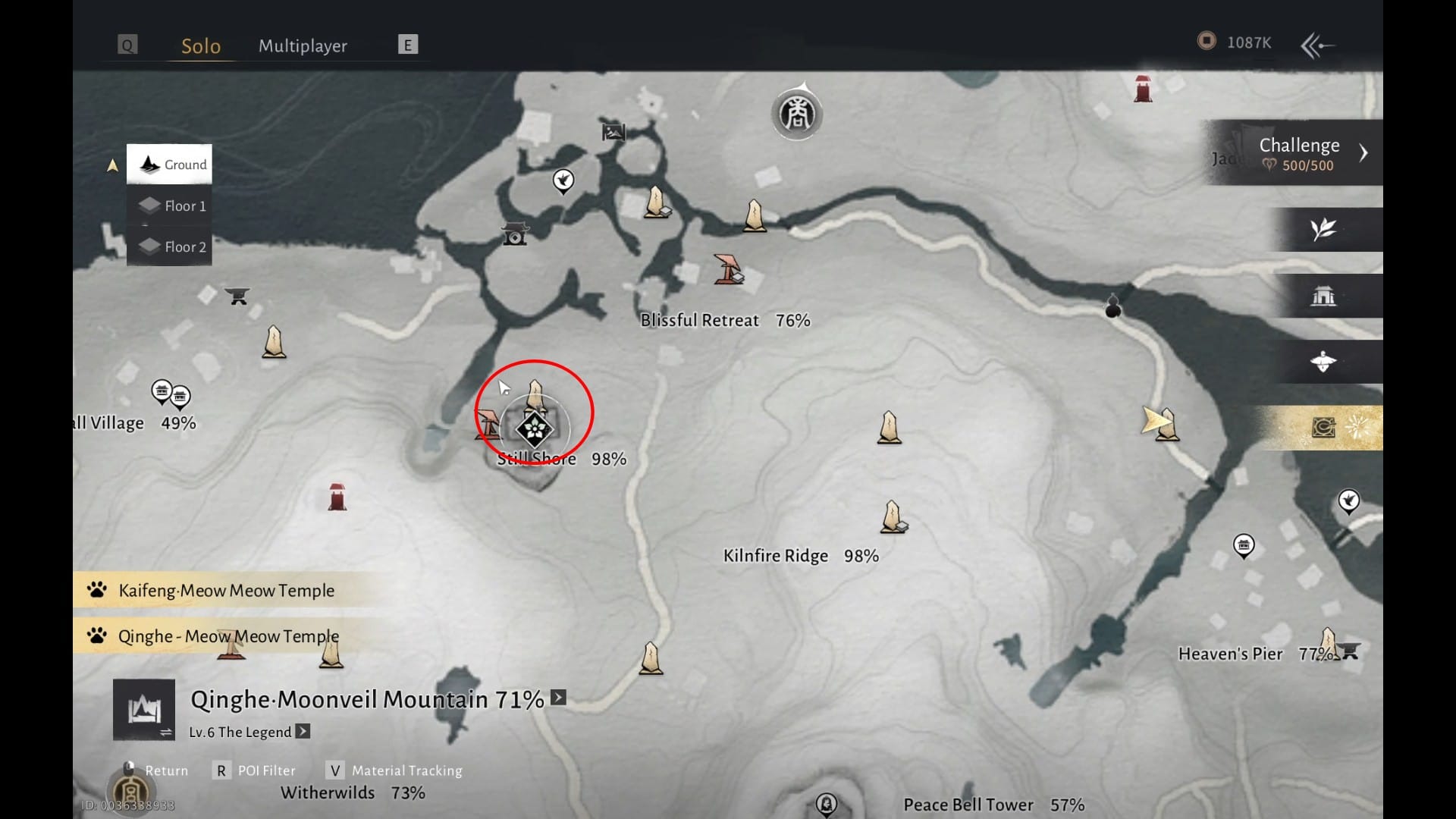The image size is (1456, 819).
Task: Open the Challenge panel
Action: click(1298, 153)
